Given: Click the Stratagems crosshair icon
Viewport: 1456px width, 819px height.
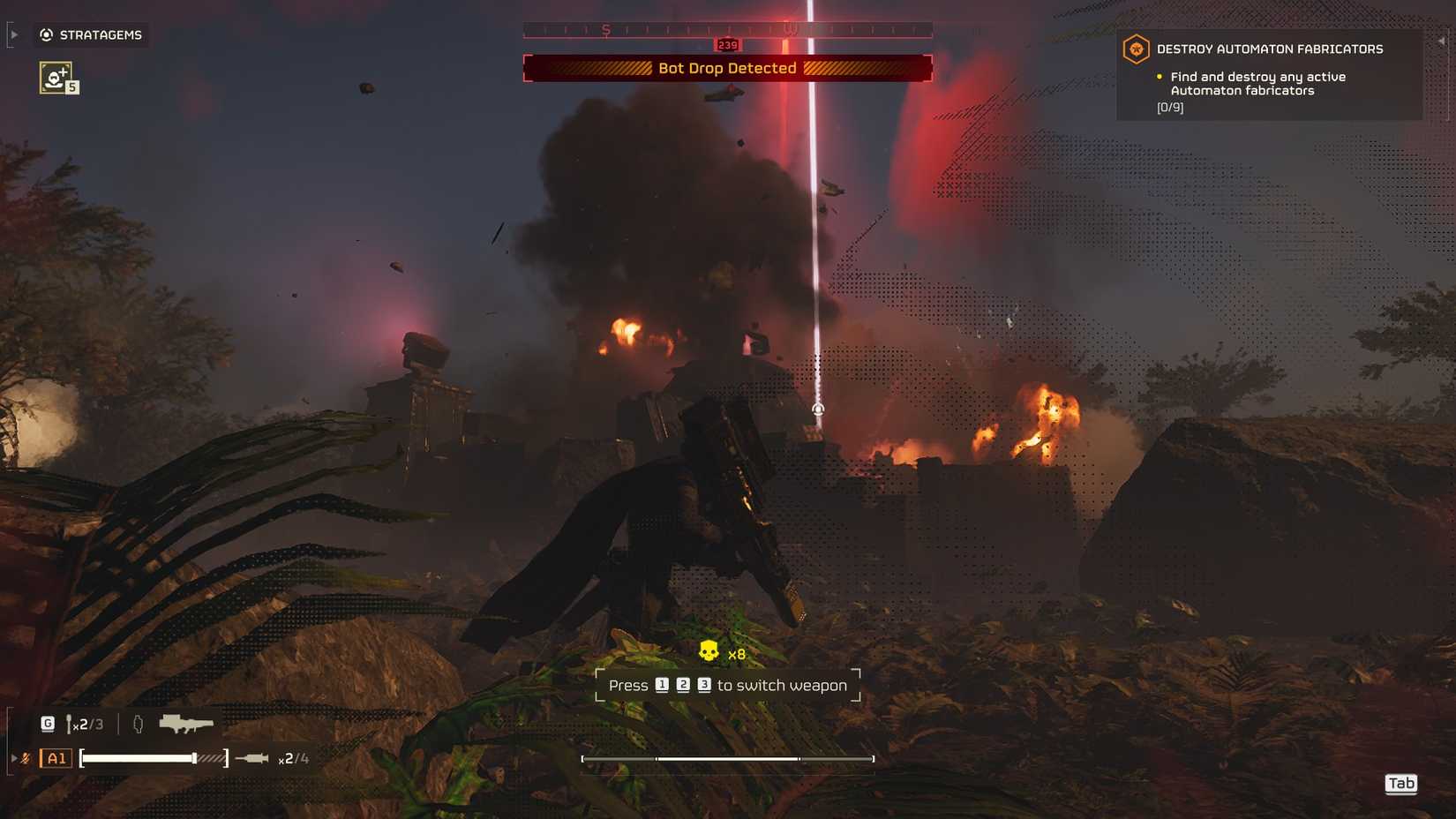Looking at the screenshot, I should (x=46, y=35).
